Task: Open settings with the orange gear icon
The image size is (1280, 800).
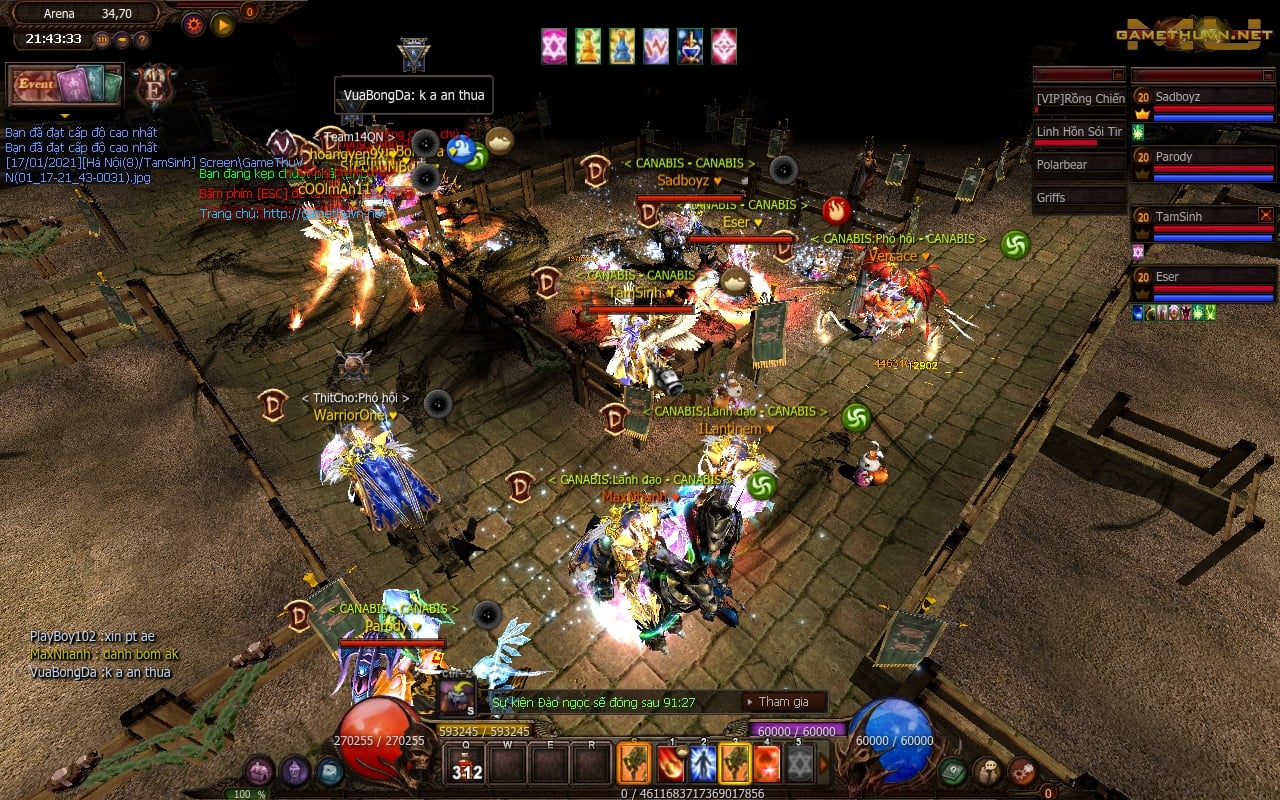Action: point(193,24)
